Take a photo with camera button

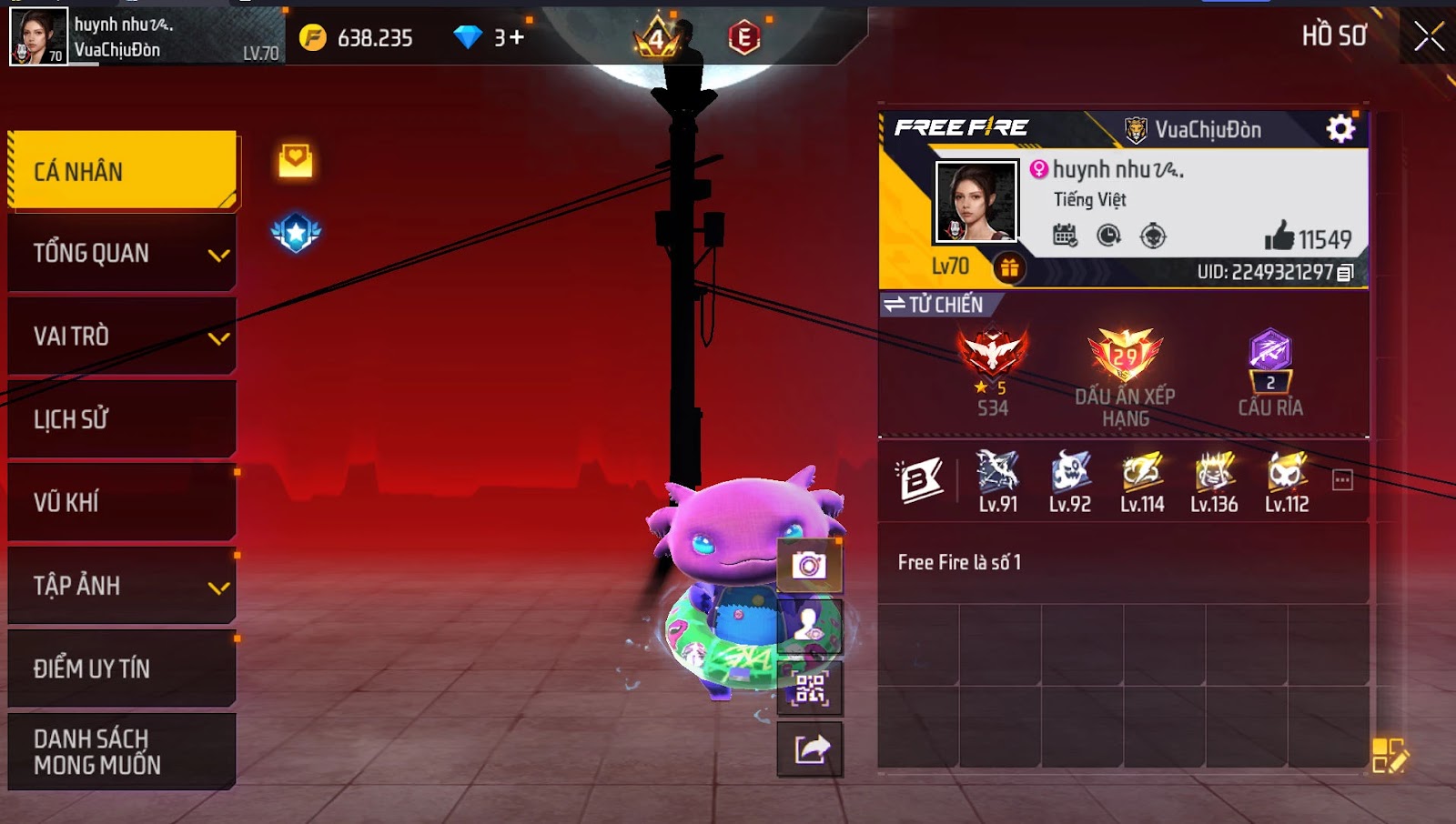pyautogui.click(x=809, y=566)
